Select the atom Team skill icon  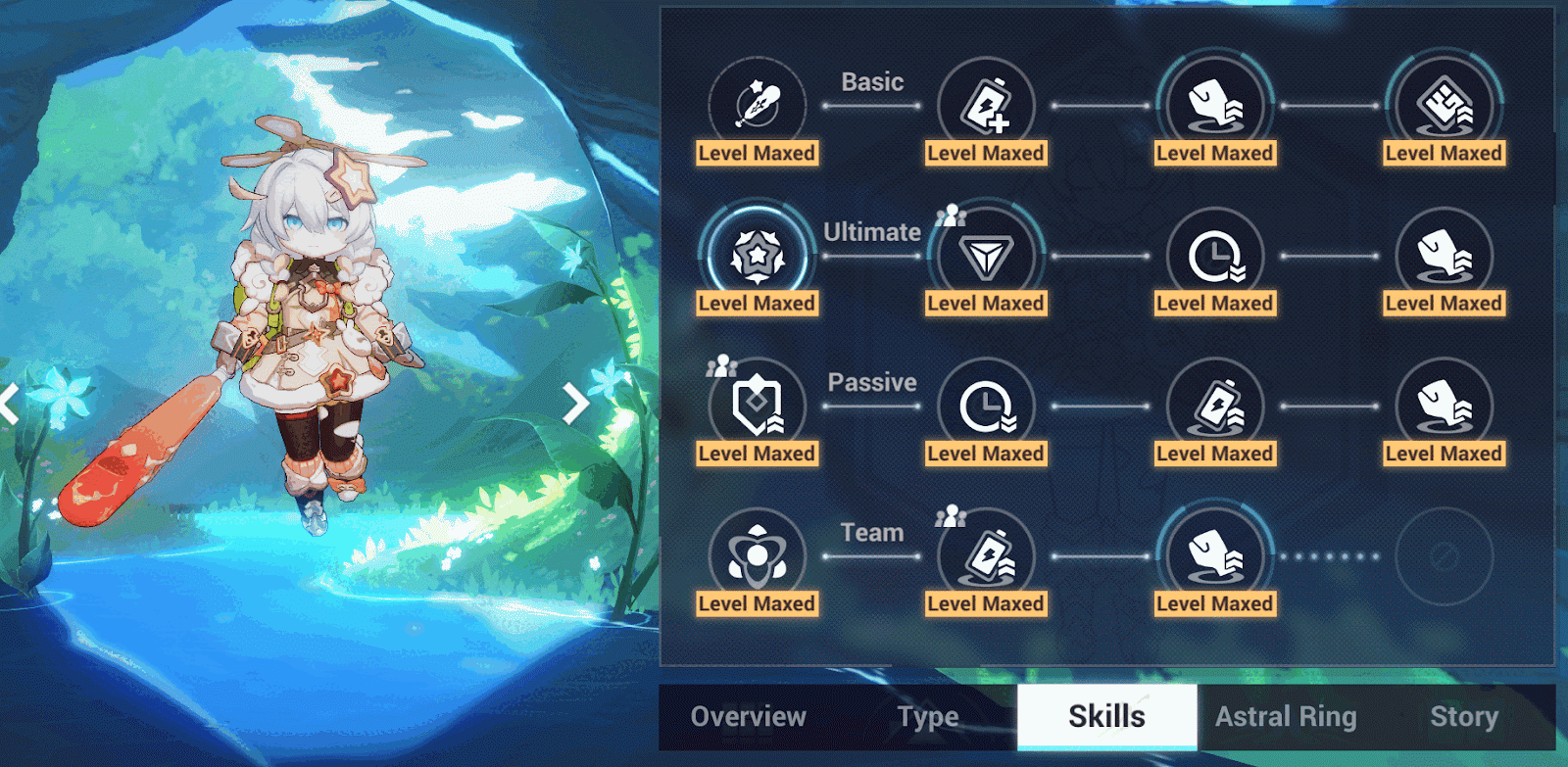click(x=756, y=556)
